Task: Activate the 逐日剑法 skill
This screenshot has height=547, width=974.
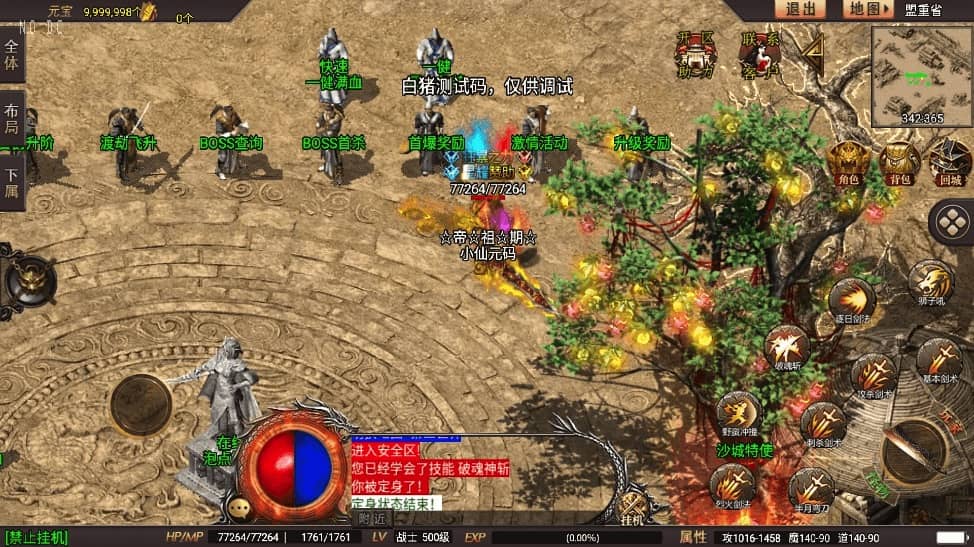Action: [x=852, y=299]
